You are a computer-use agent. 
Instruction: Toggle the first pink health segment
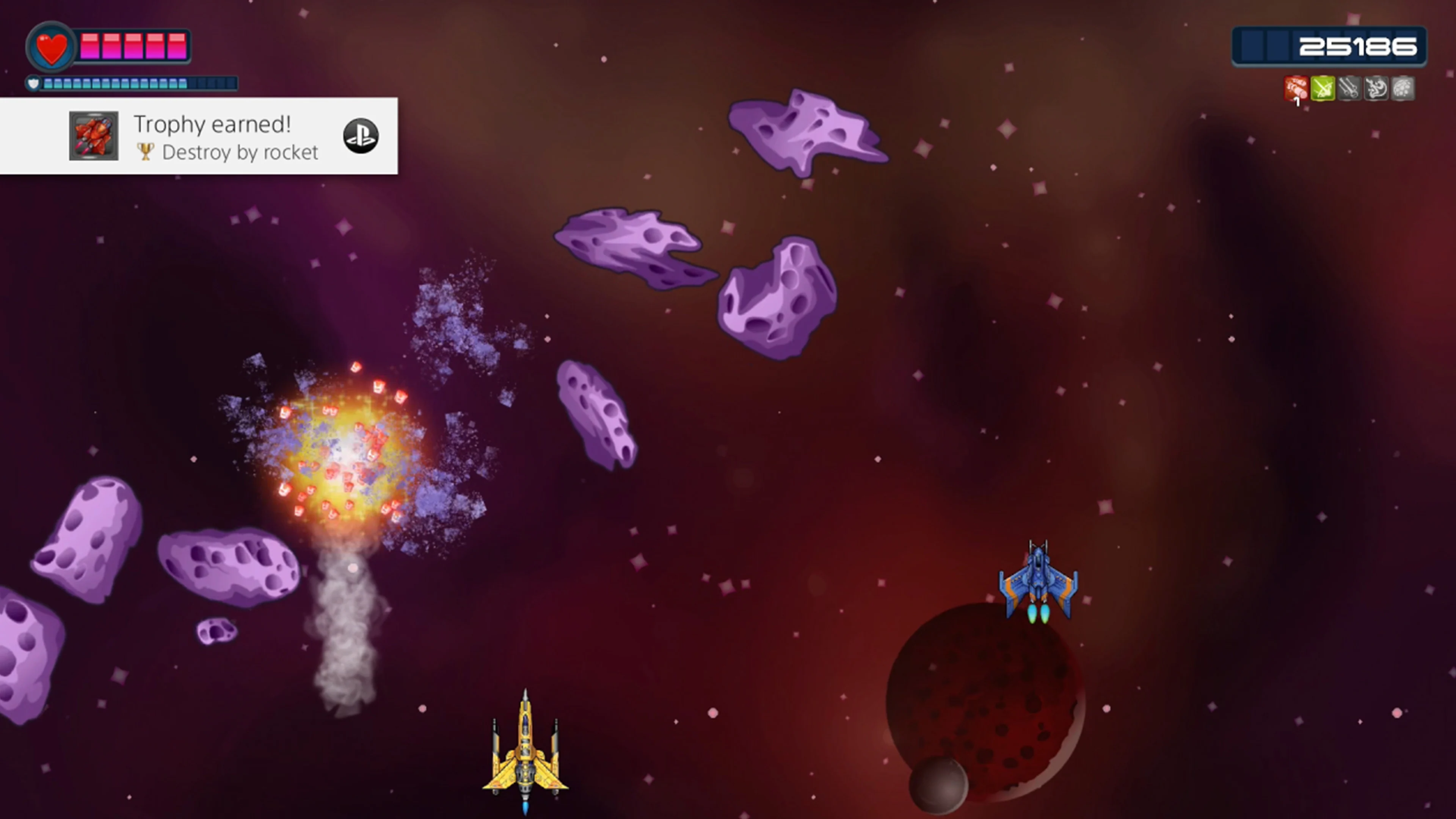pos(90,46)
